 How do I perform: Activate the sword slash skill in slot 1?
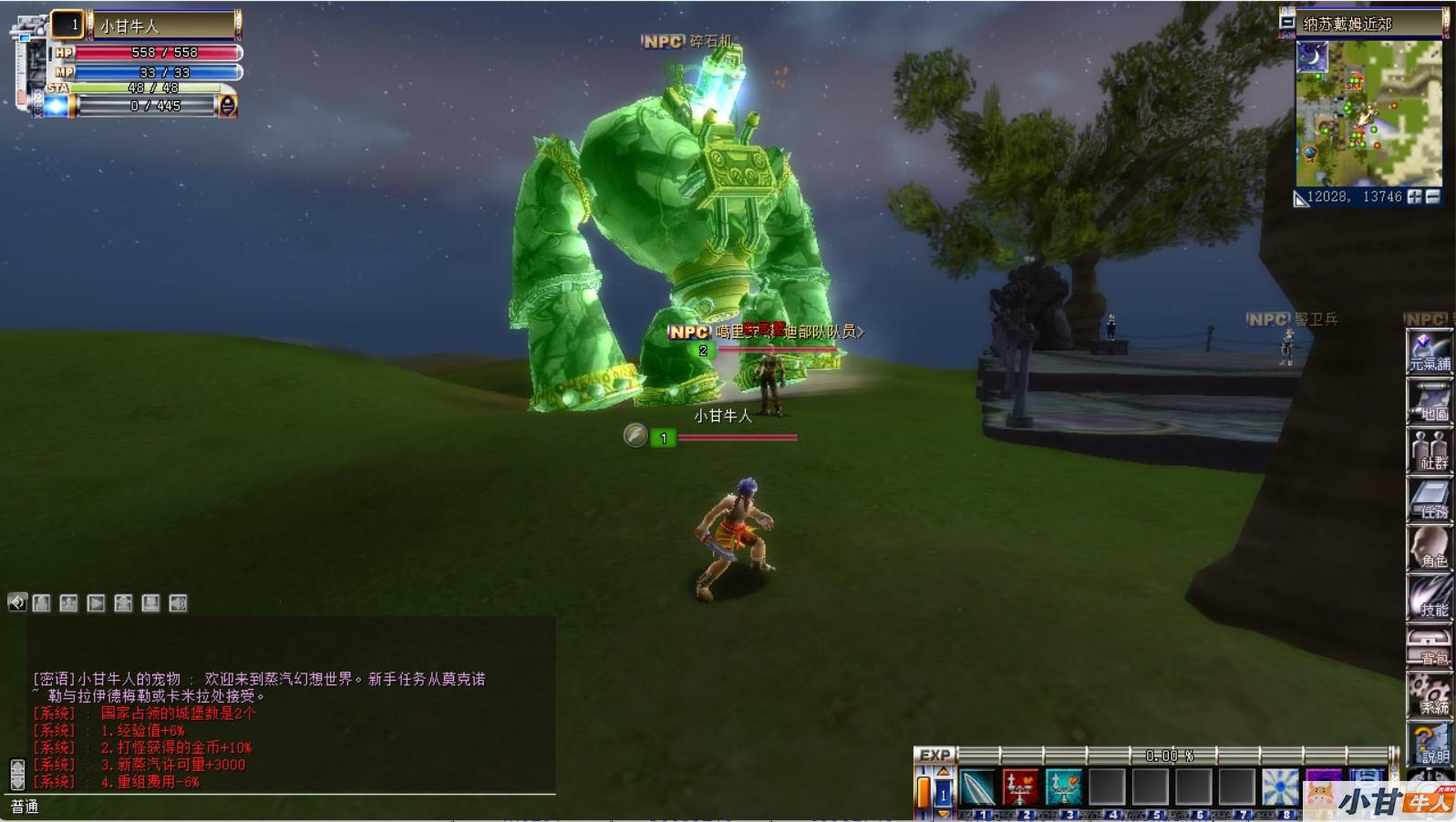coord(977,787)
